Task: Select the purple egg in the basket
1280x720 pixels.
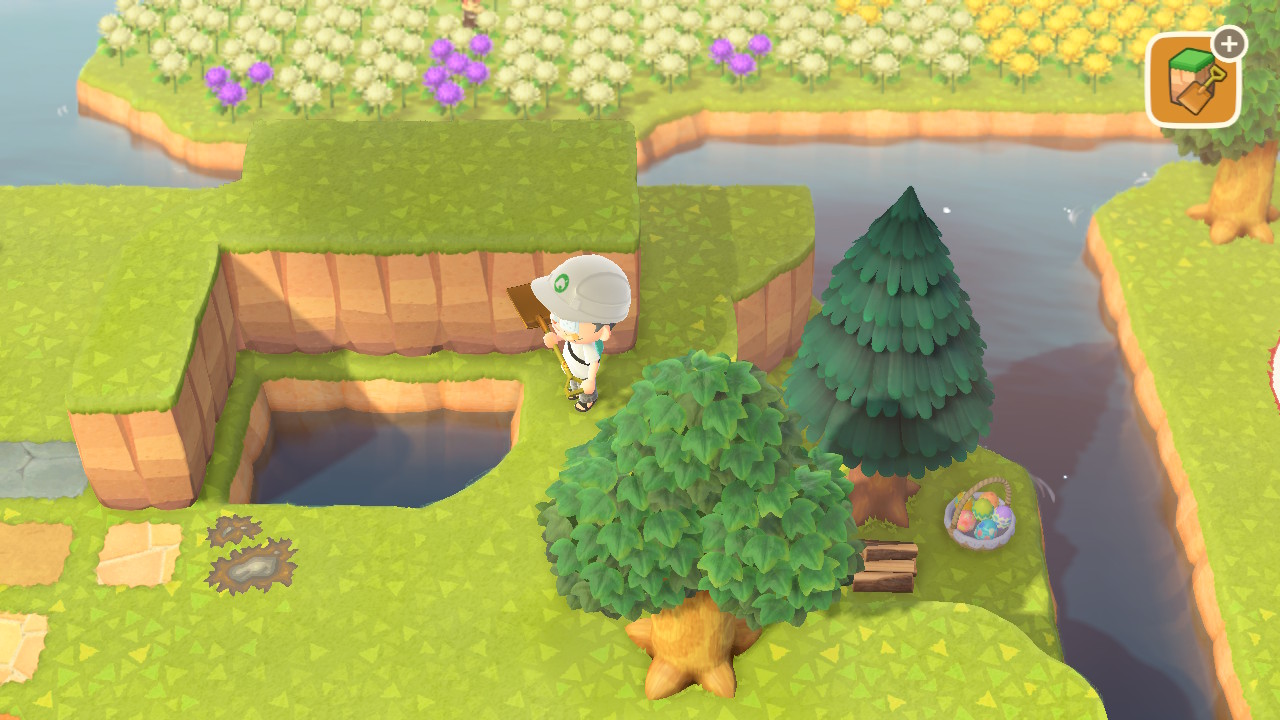Action: pos(1002,516)
